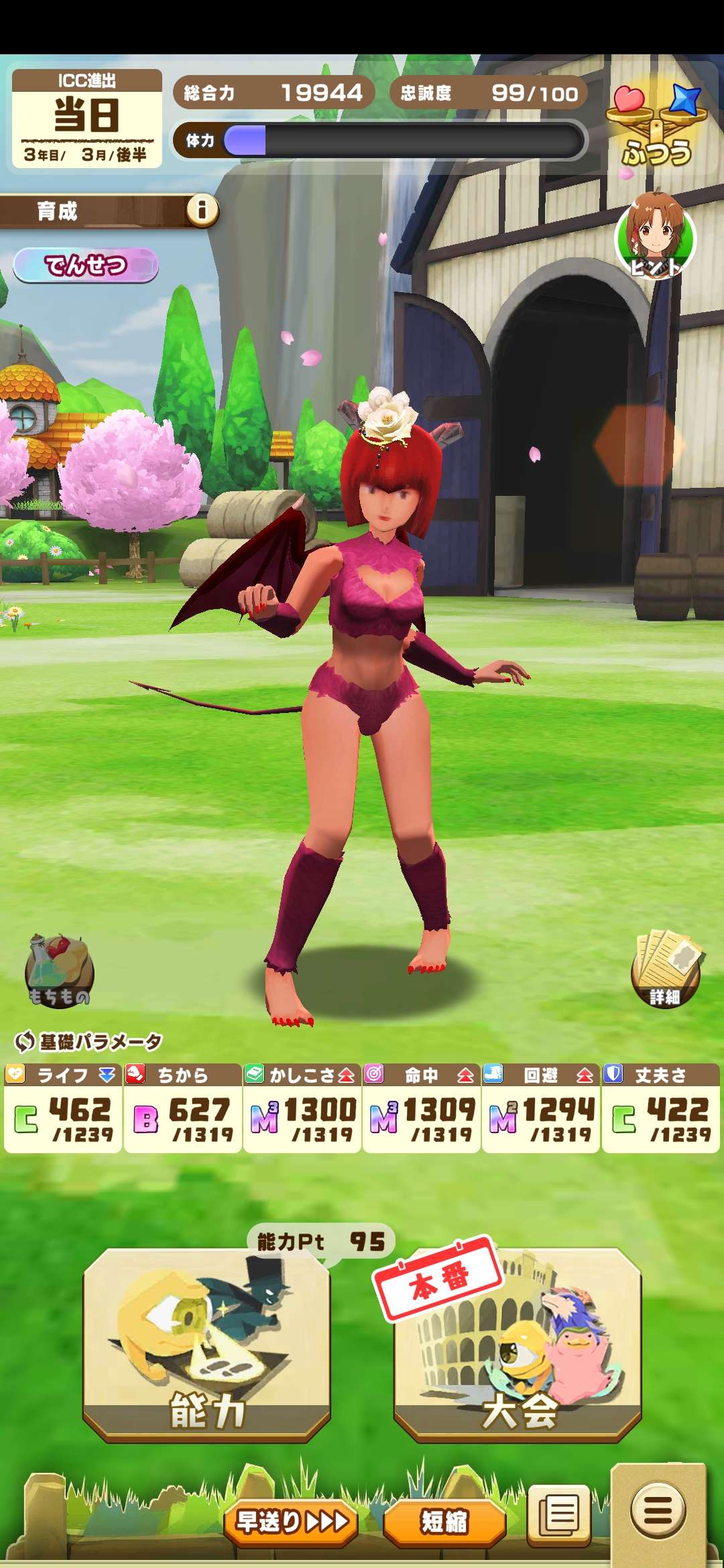This screenshot has width=724, height=1568.
Task: Select the 回避 evasion stat panel
Action: point(540,1108)
